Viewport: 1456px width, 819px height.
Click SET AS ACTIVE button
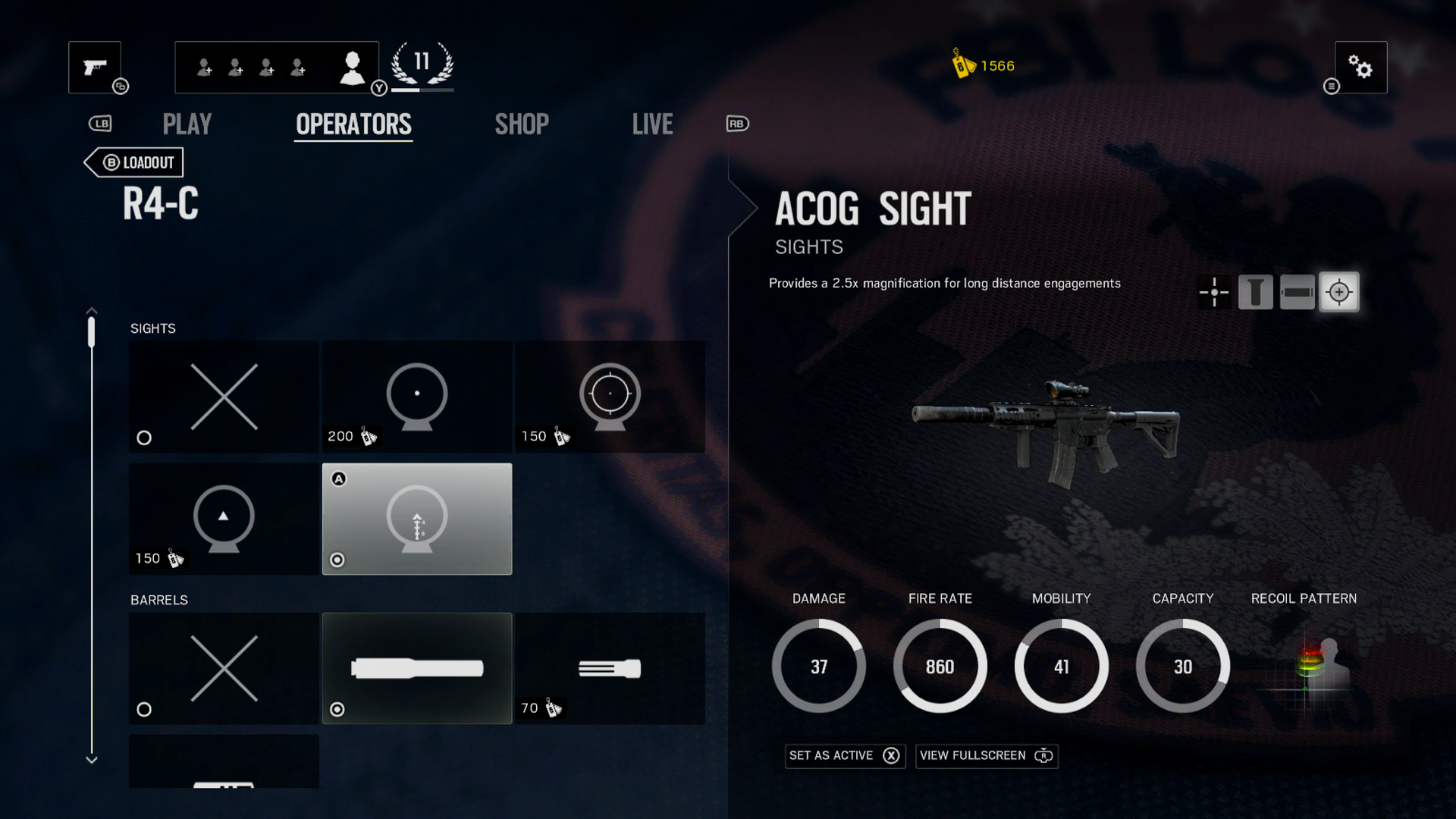845,755
